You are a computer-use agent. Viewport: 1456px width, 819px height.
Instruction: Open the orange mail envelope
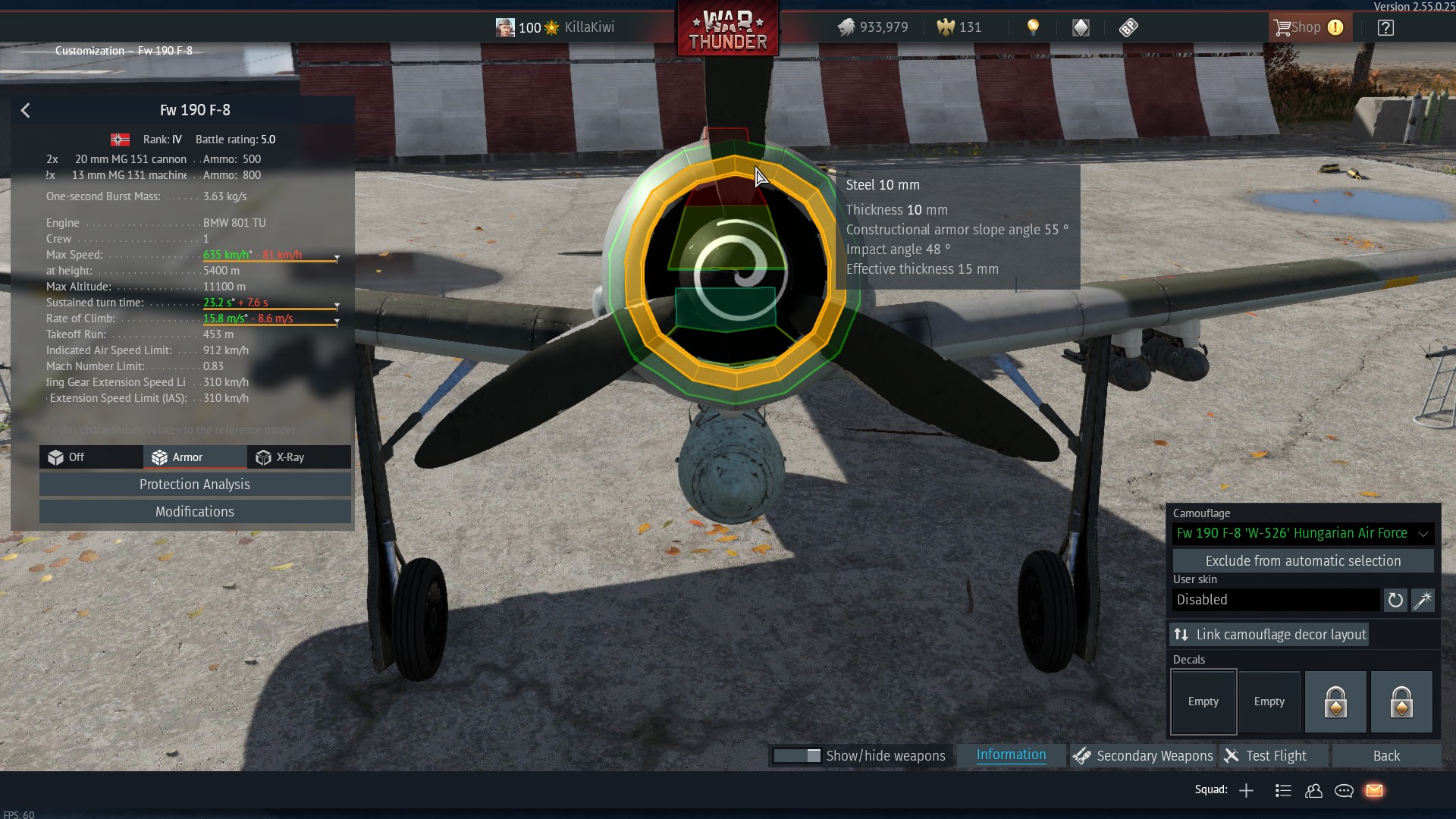(x=1374, y=791)
